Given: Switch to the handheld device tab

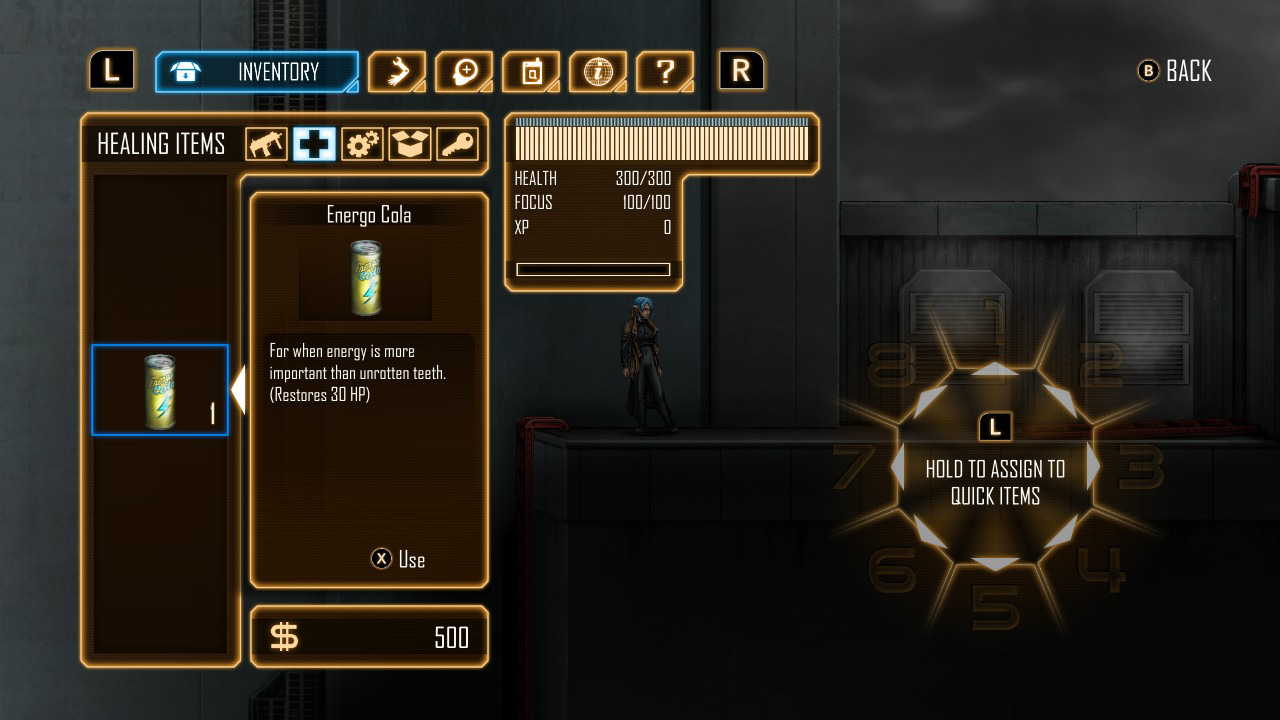Looking at the screenshot, I should point(531,72).
